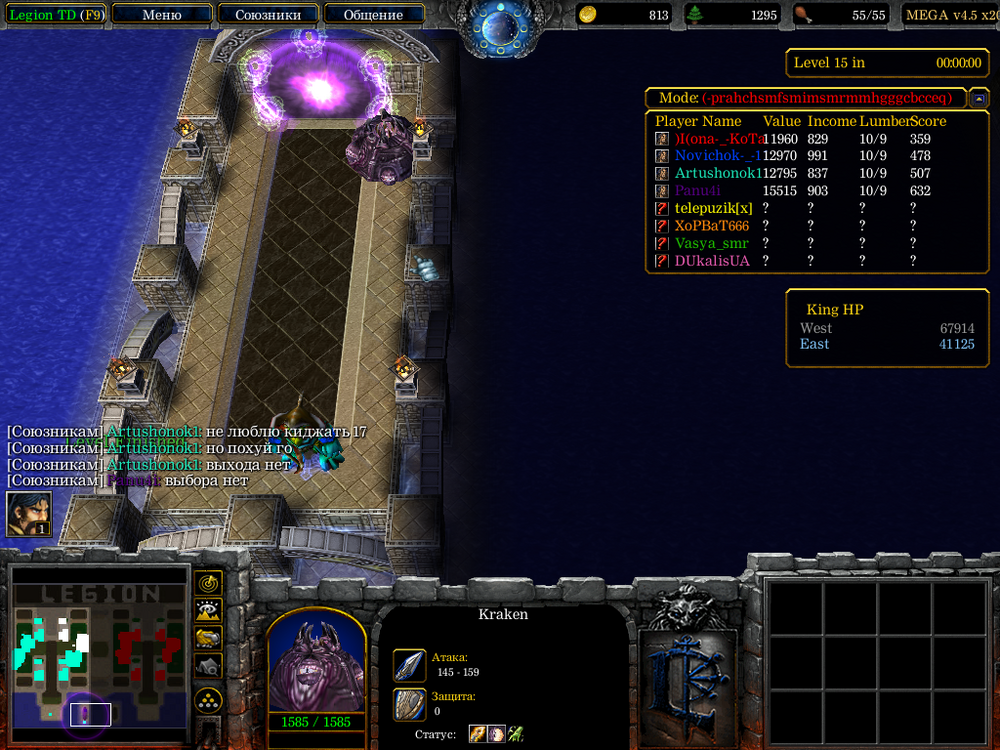
Task: Select the Kraken armor shield icon
Action: pyautogui.click(x=409, y=704)
